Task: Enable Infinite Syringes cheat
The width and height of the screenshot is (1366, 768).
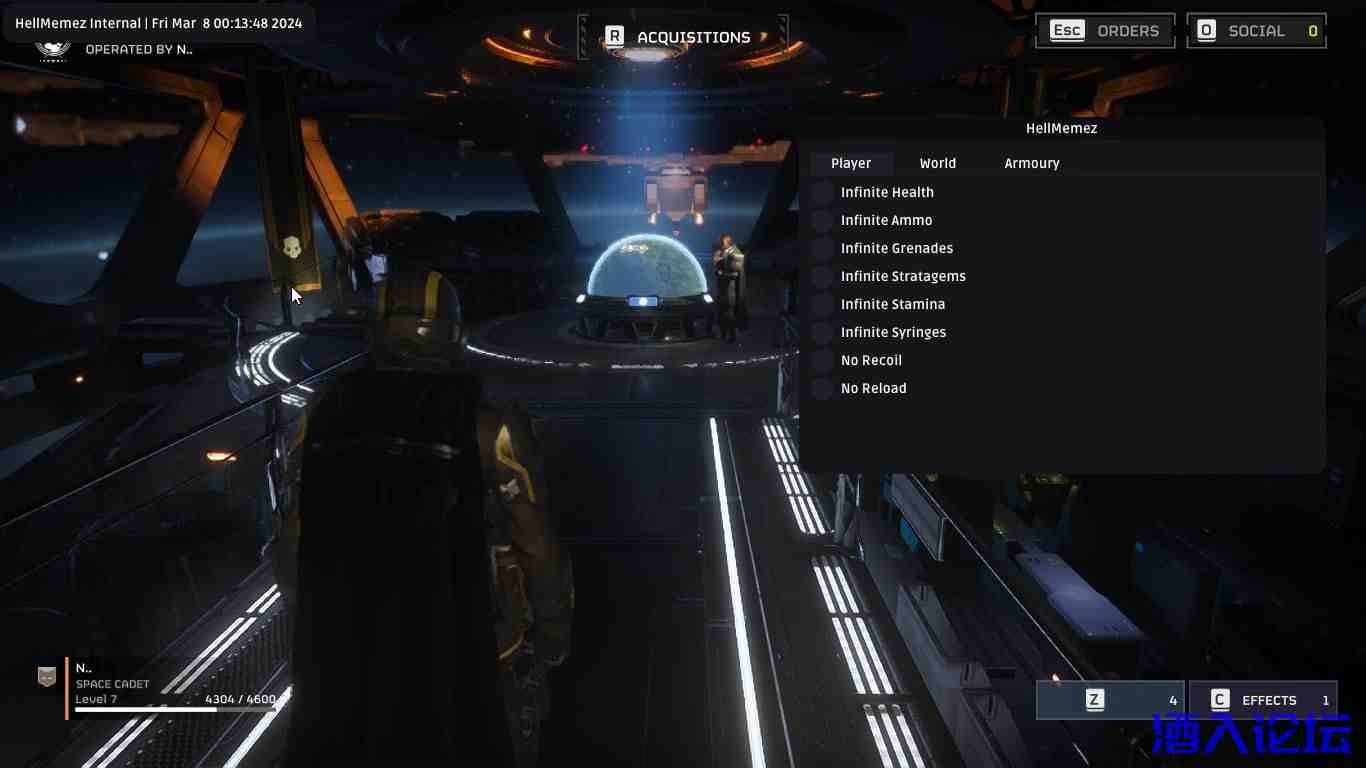Action: (823, 332)
